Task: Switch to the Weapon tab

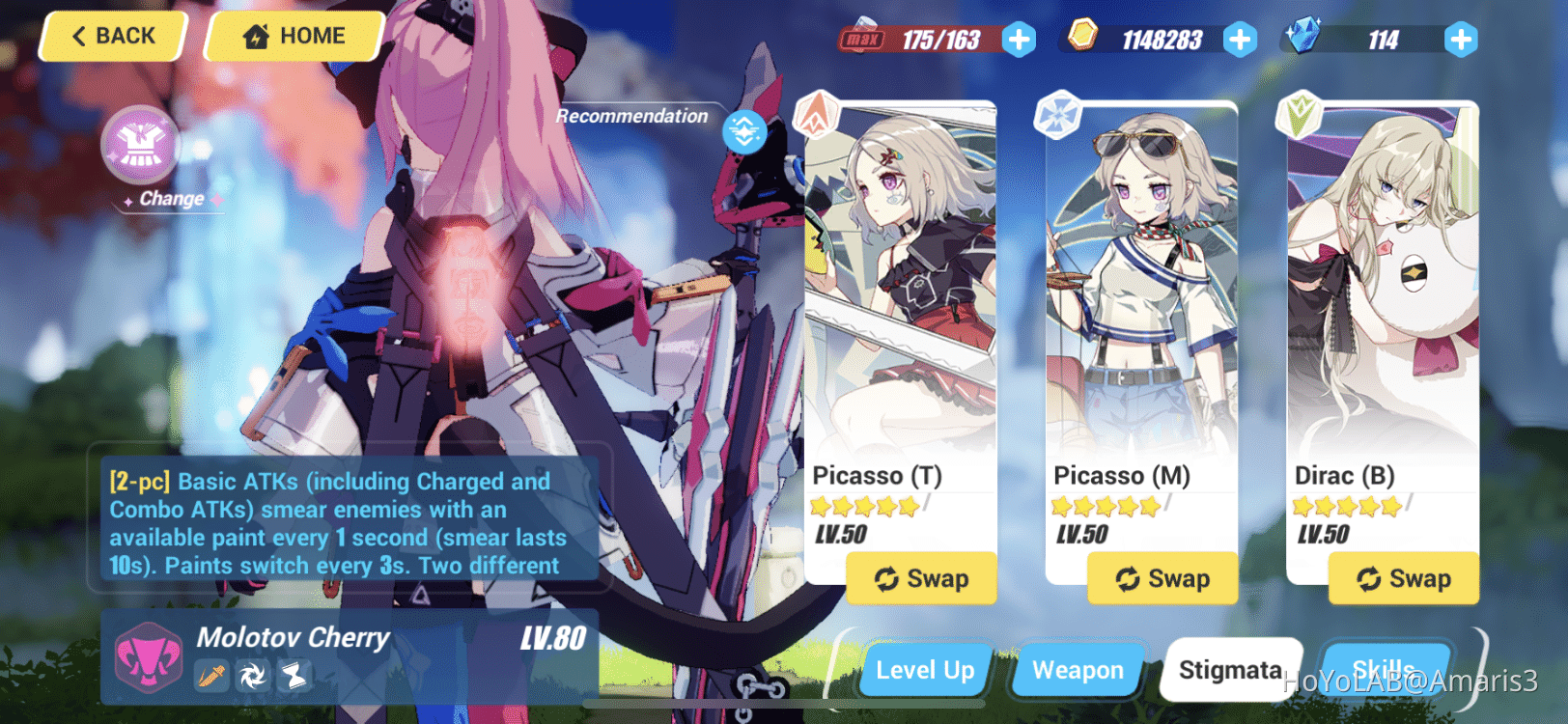Action: point(1077,670)
